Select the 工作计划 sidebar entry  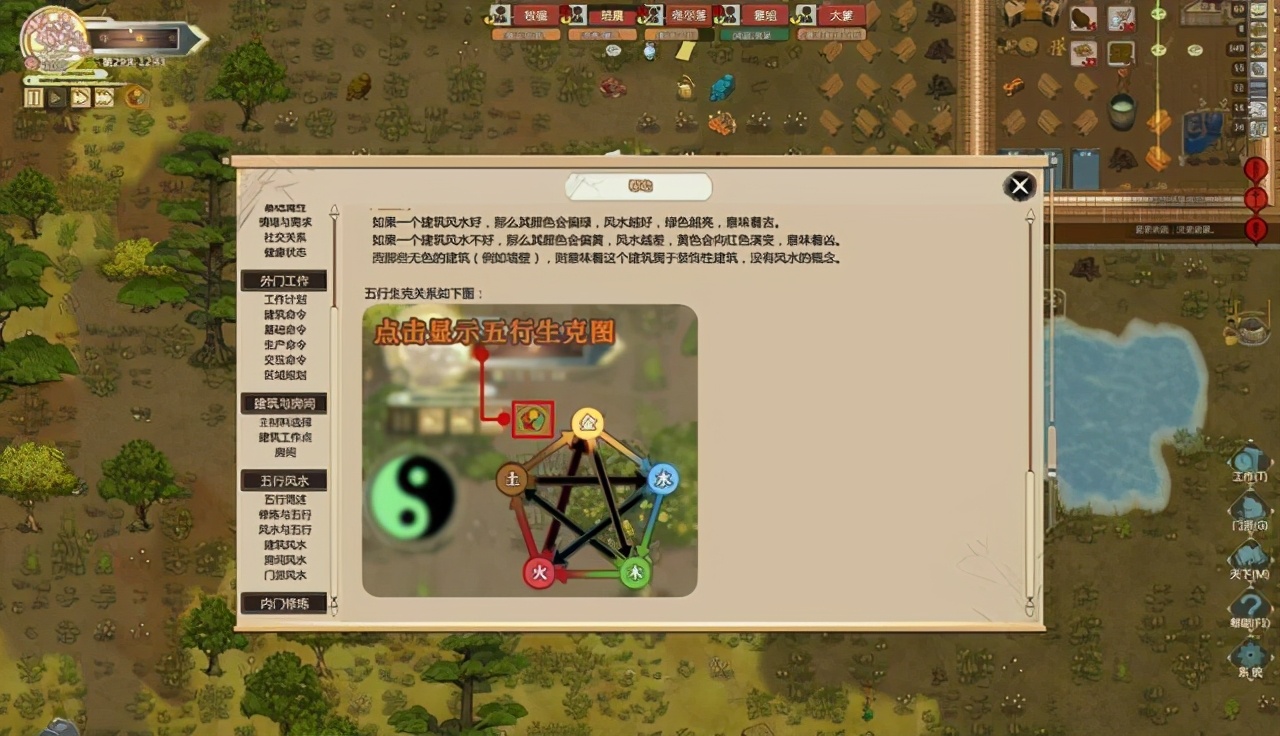(284, 300)
